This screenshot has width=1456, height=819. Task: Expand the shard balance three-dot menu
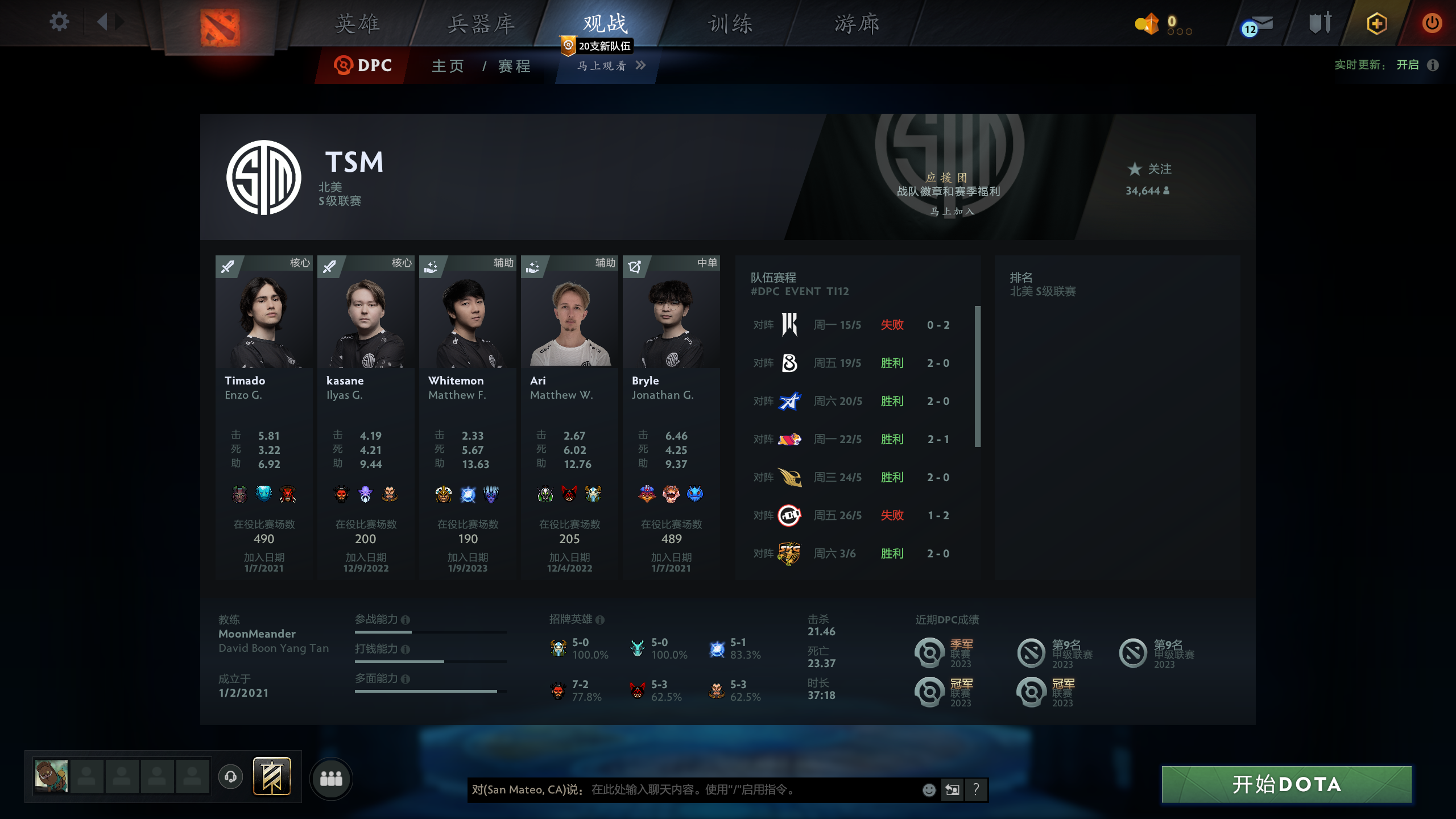coord(1181,32)
